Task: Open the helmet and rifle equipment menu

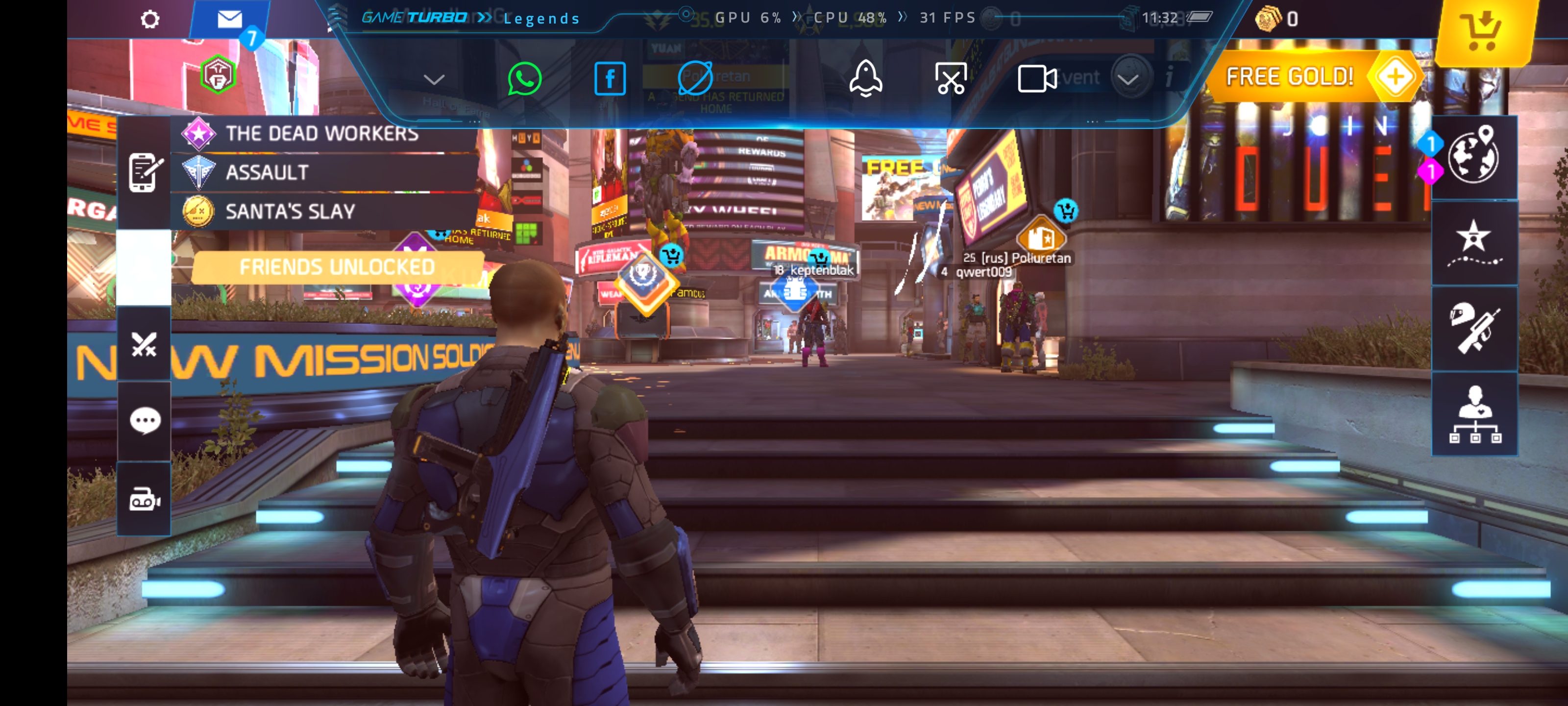Action: click(1473, 328)
